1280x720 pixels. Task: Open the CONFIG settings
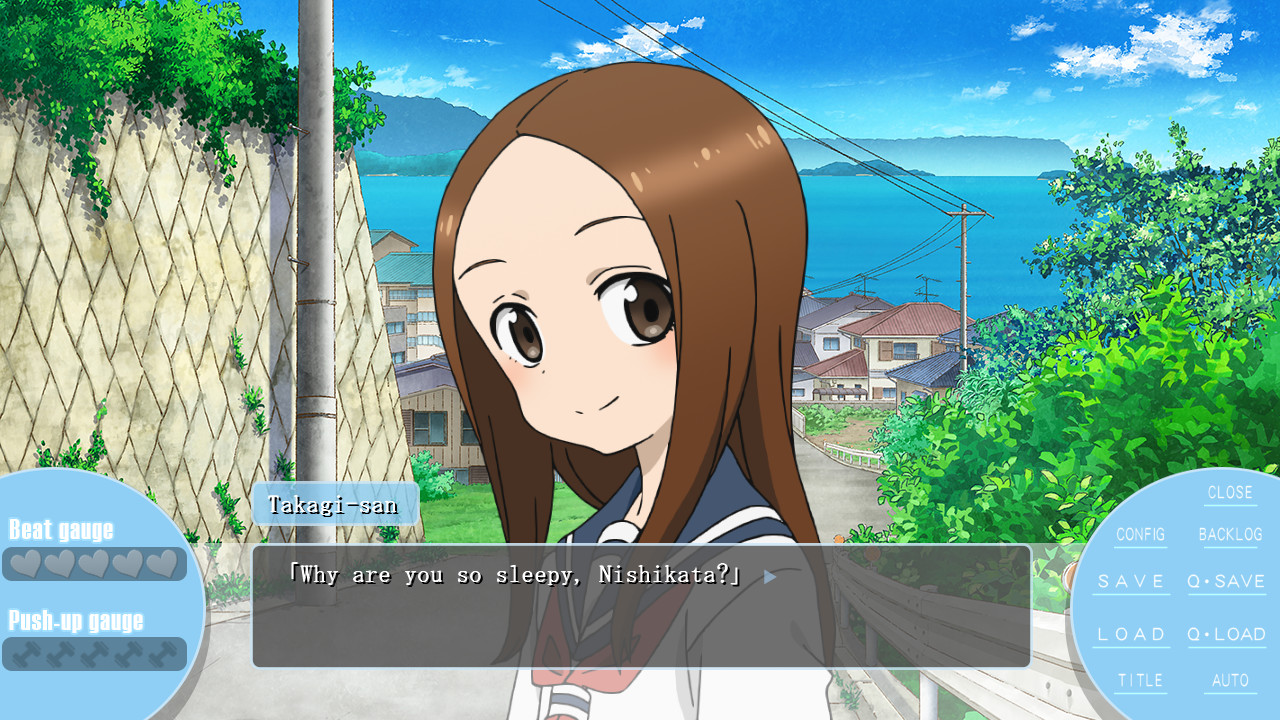[x=1140, y=535]
